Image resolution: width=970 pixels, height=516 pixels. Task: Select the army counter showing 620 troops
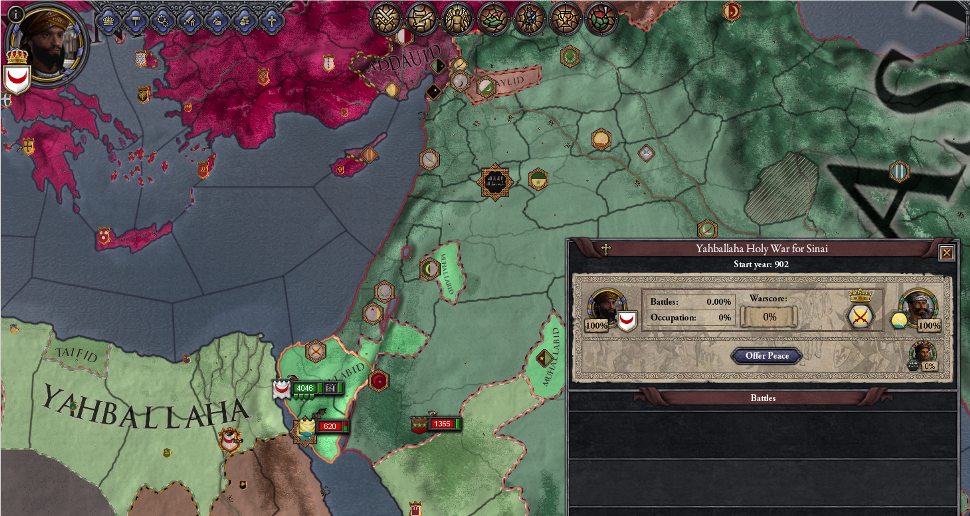coord(329,427)
